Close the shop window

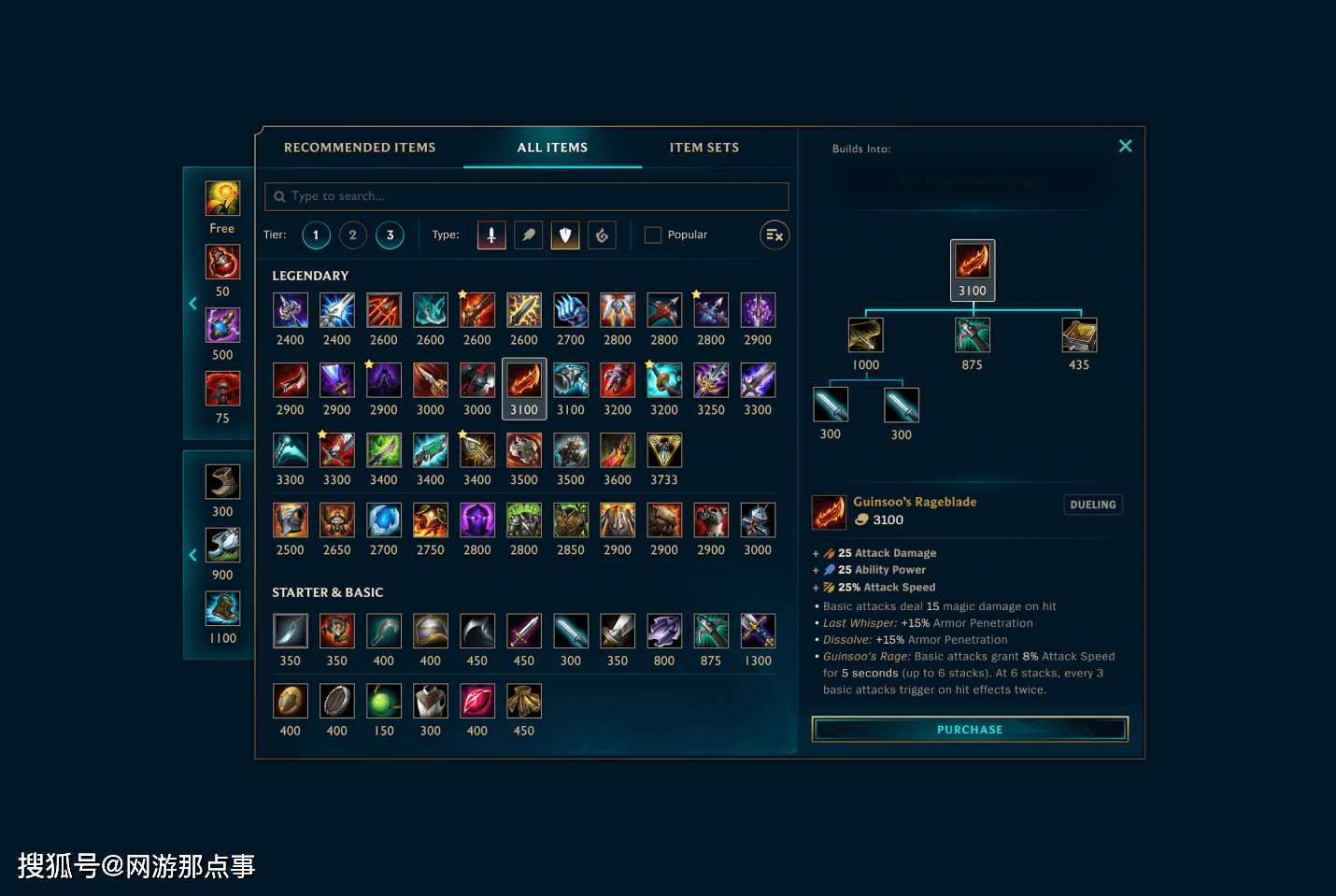pyautogui.click(x=1125, y=146)
